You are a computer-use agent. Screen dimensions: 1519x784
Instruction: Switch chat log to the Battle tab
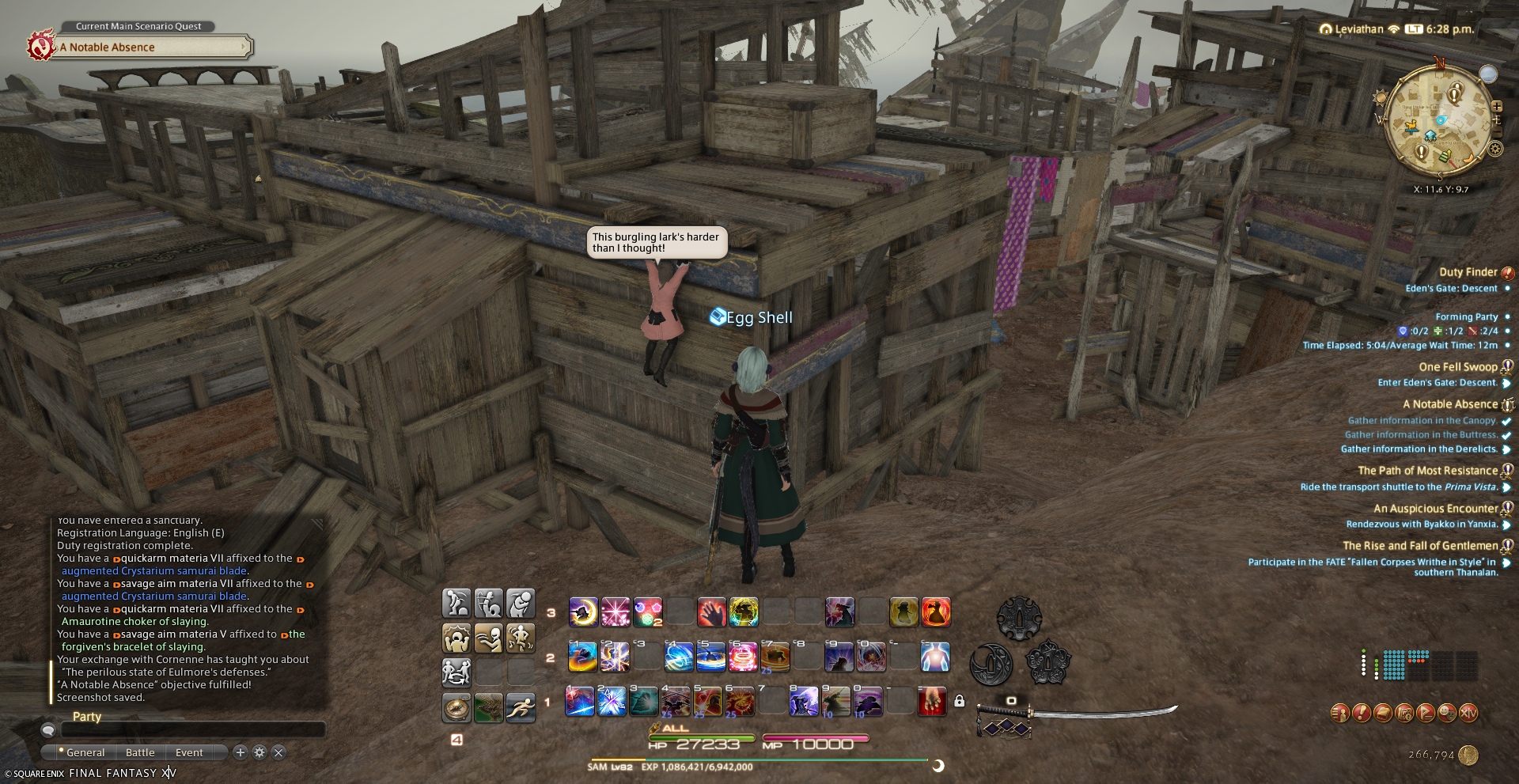click(140, 752)
